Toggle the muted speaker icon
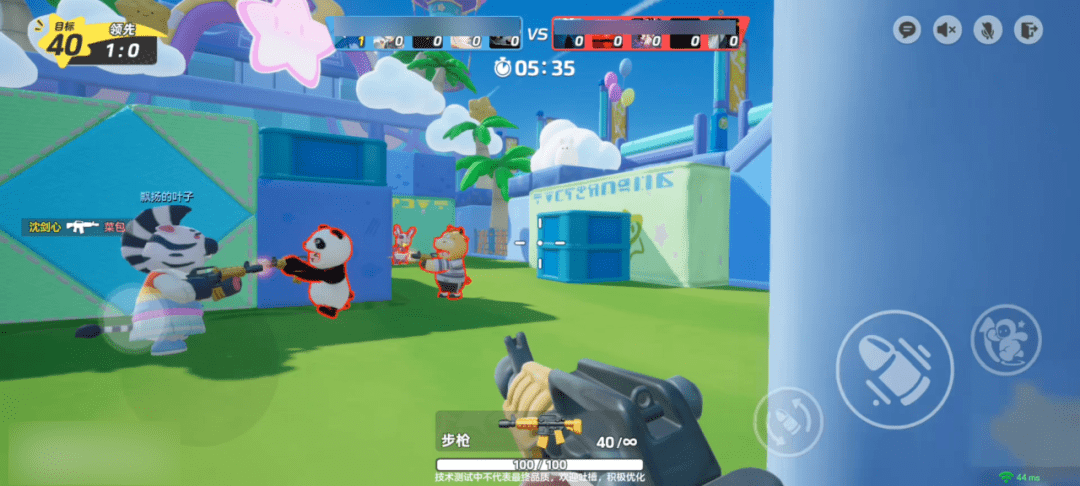 click(x=947, y=30)
